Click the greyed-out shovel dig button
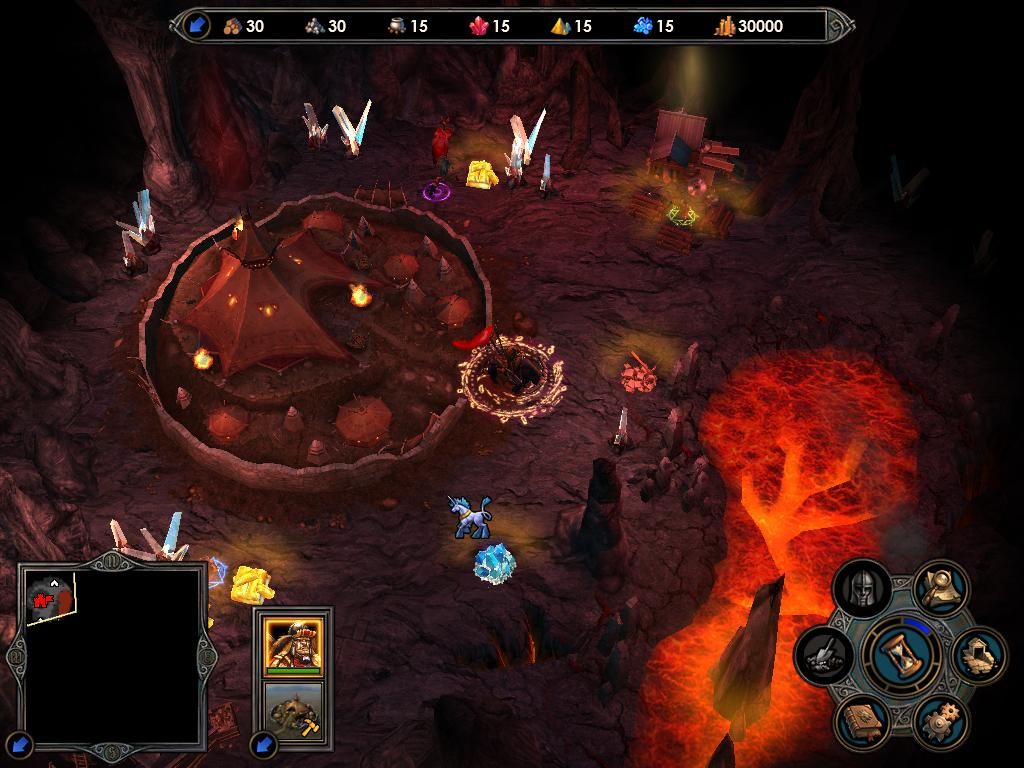 coord(825,655)
